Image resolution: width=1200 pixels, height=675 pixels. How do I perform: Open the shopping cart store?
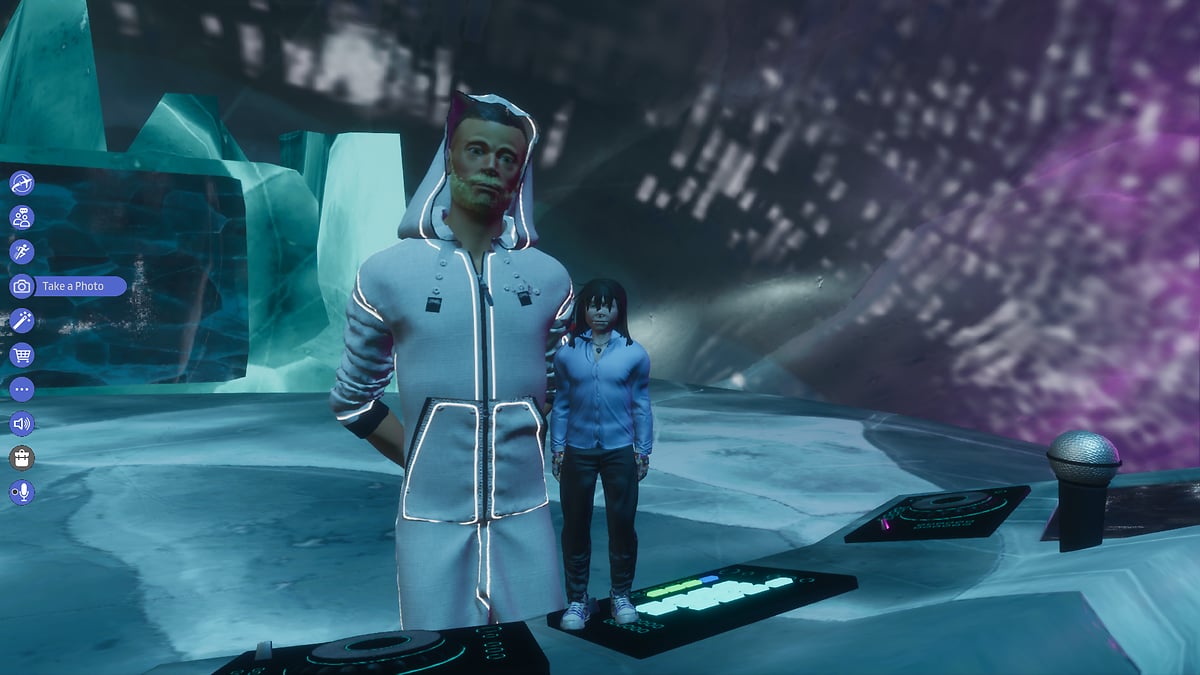click(x=22, y=355)
